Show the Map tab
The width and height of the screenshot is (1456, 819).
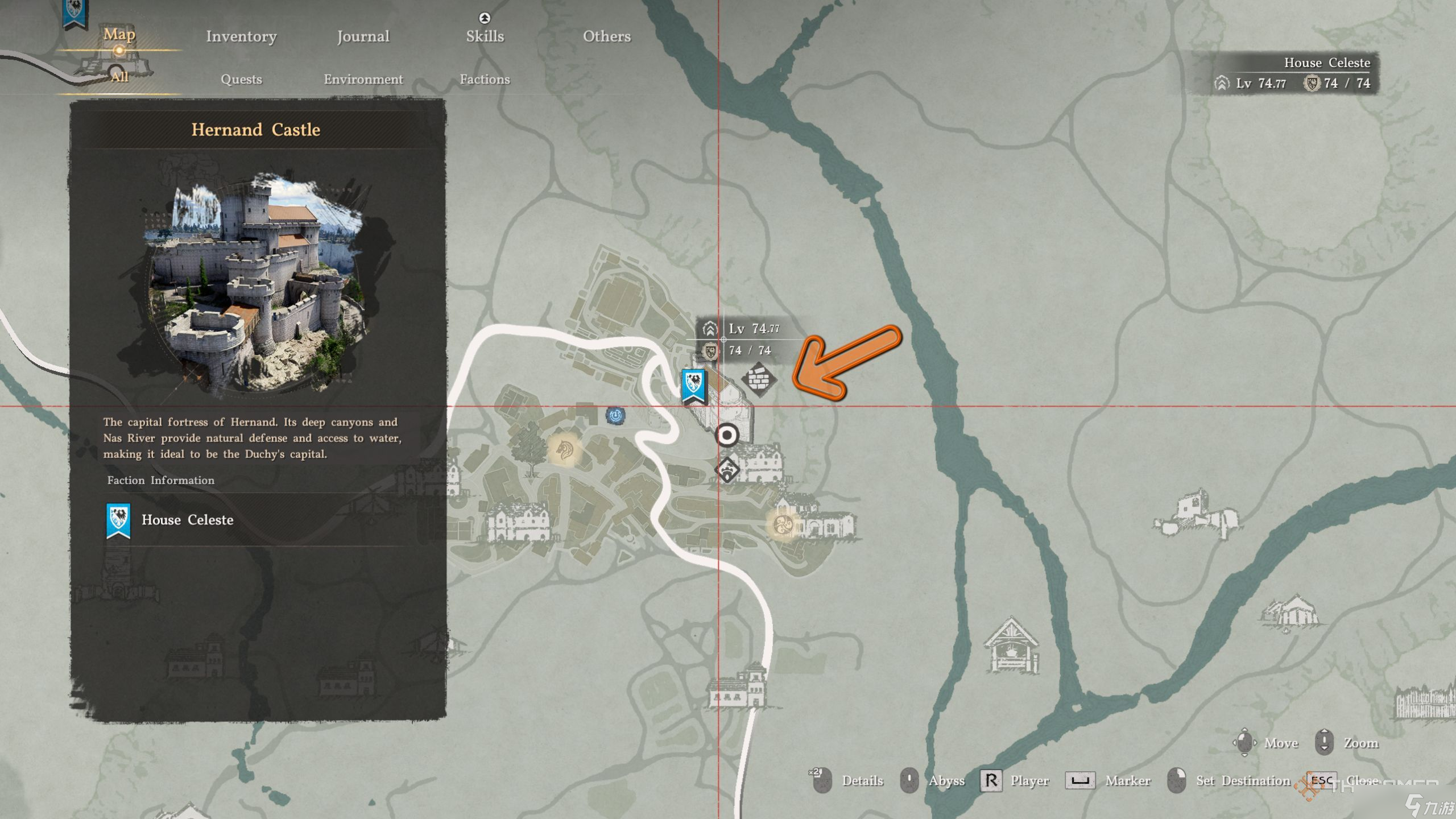coord(119,34)
